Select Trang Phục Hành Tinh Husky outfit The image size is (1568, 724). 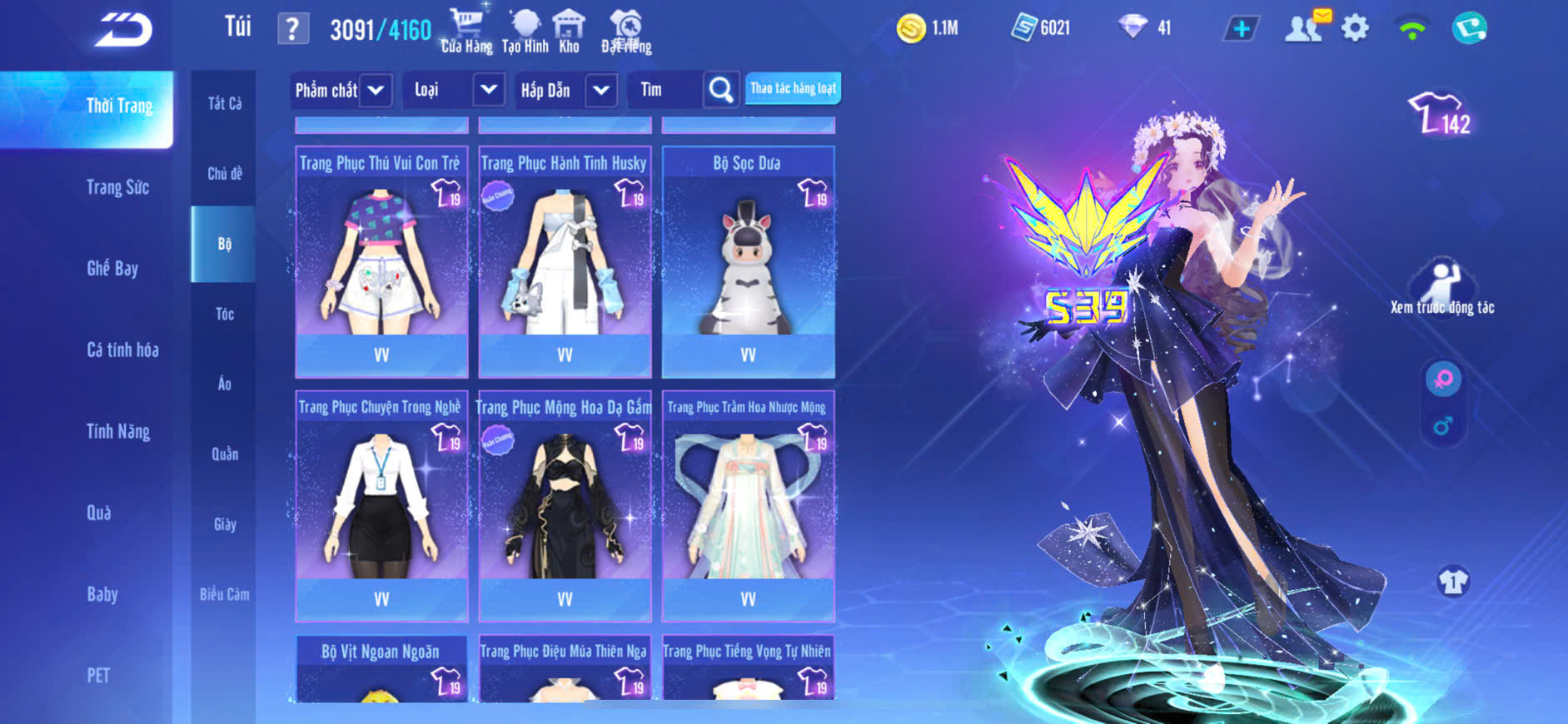pyautogui.click(x=565, y=262)
